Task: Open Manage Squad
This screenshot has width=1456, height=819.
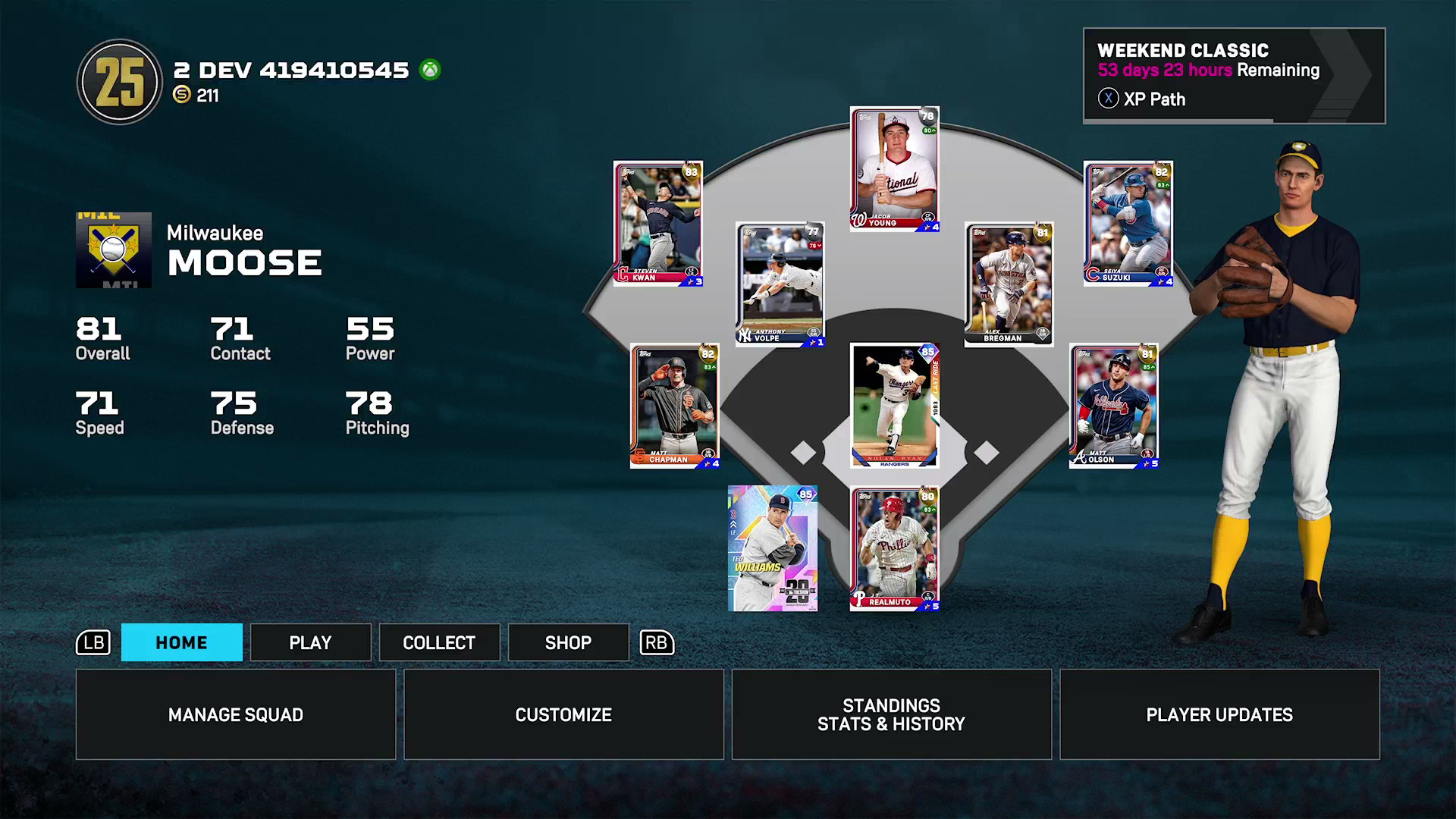Action: (236, 714)
